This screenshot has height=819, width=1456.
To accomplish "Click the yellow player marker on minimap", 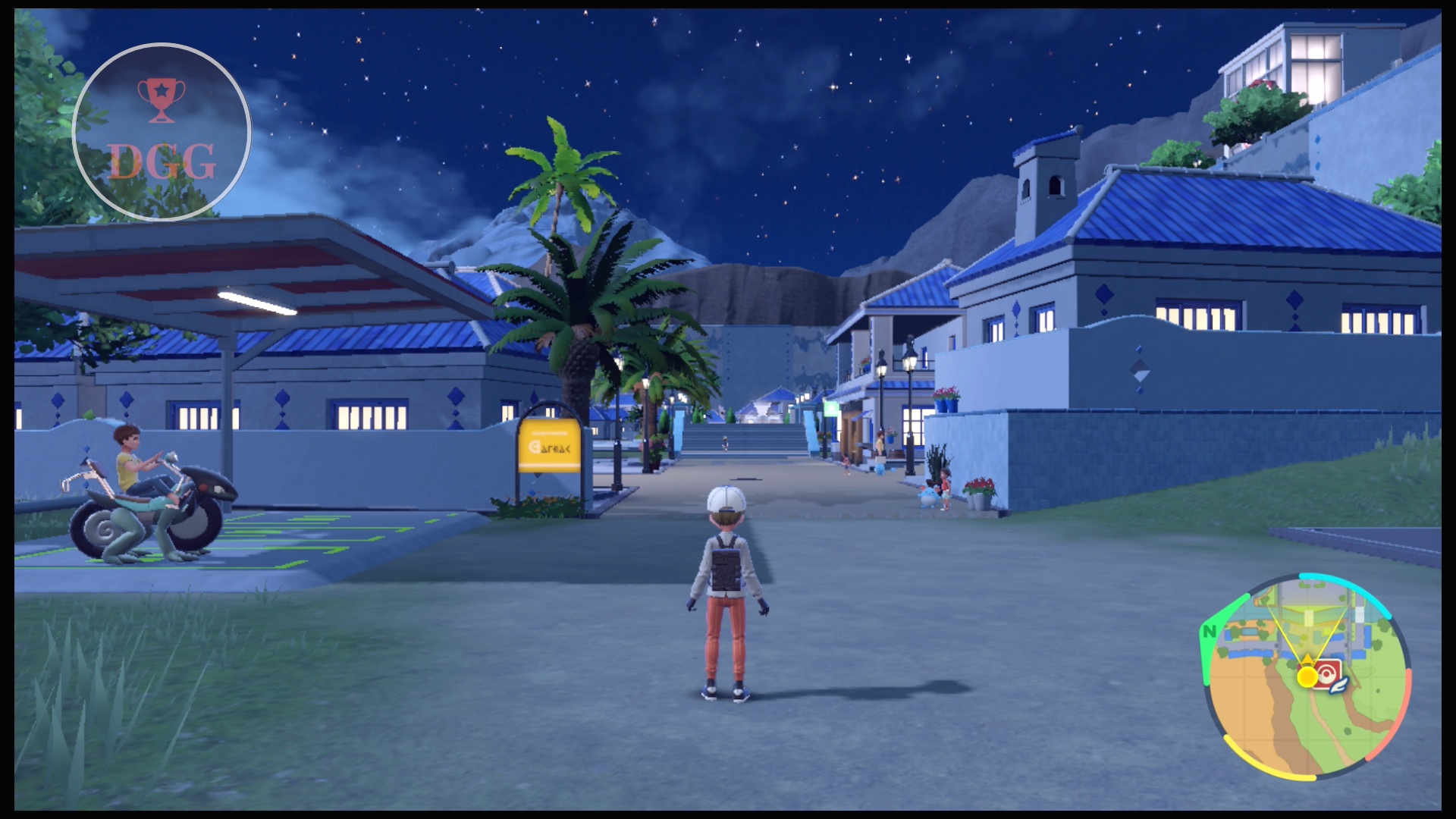I will [x=1307, y=676].
